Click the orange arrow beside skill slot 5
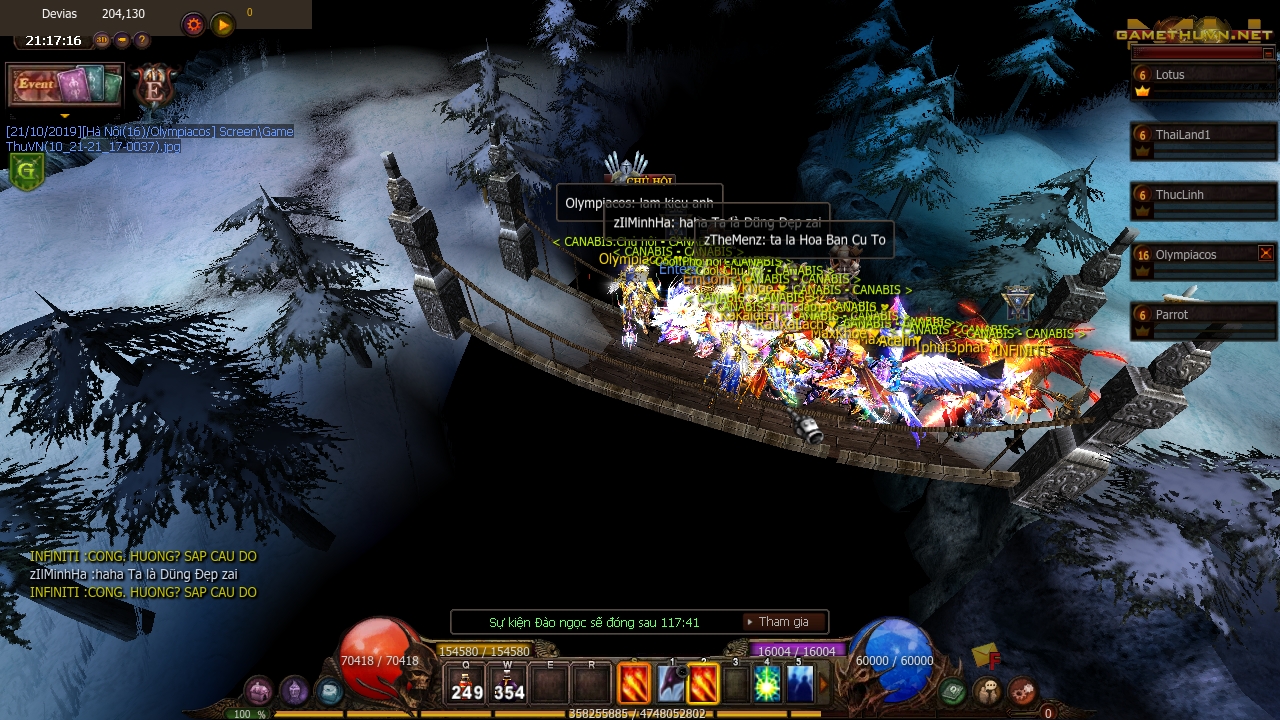Viewport: 1280px width, 720px height. tap(824, 684)
